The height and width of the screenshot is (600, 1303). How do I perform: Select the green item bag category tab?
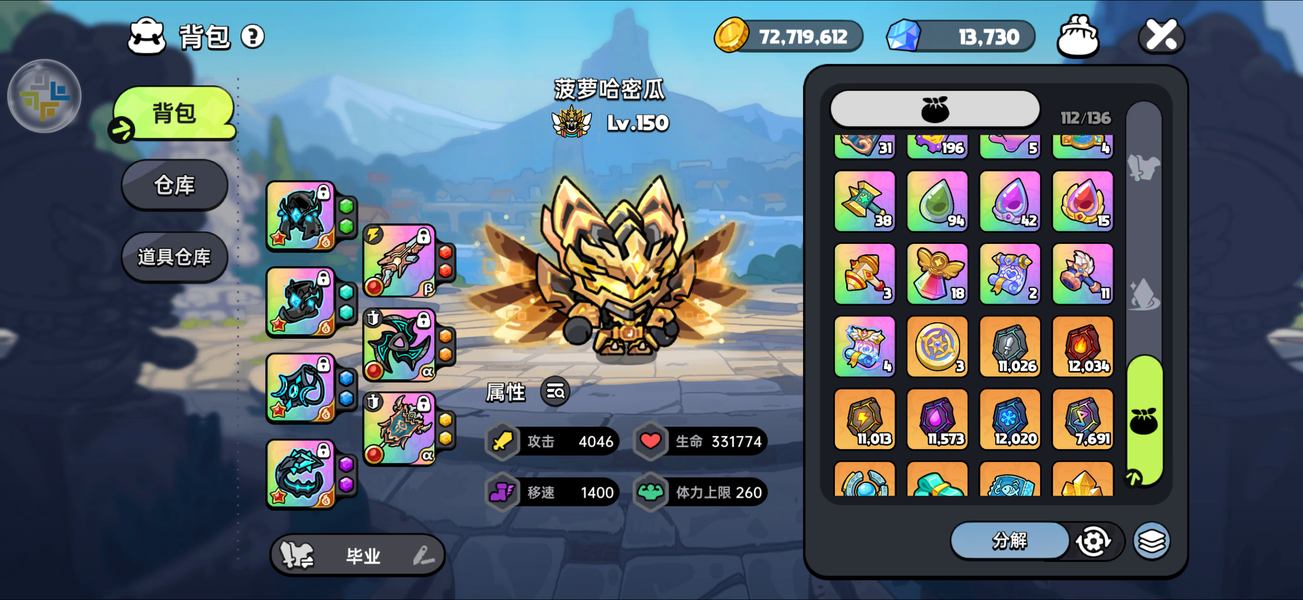[1144, 421]
